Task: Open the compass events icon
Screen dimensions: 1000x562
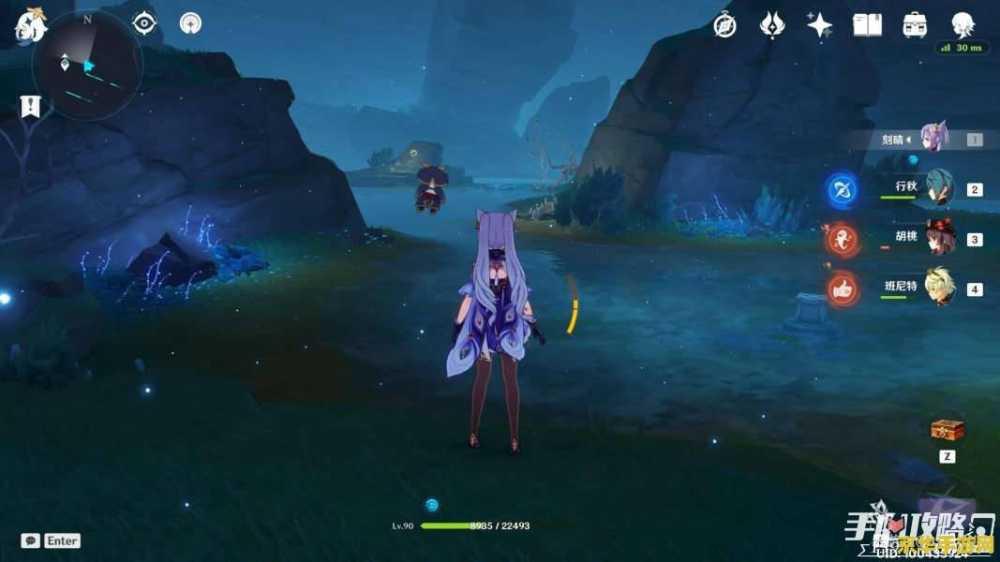Action: tap(725, 26)
